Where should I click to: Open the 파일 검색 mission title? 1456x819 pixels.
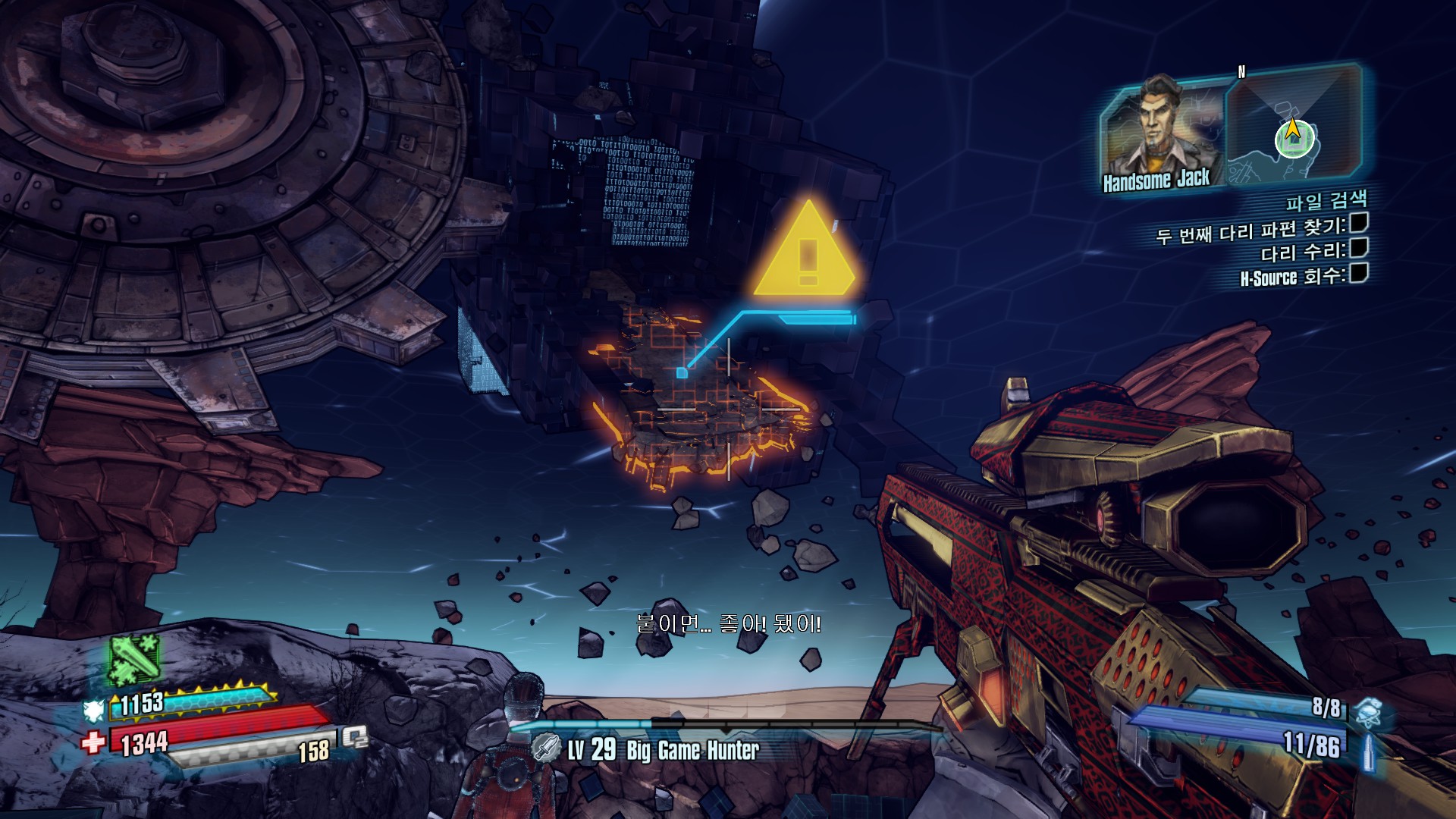click(1326, 201)
